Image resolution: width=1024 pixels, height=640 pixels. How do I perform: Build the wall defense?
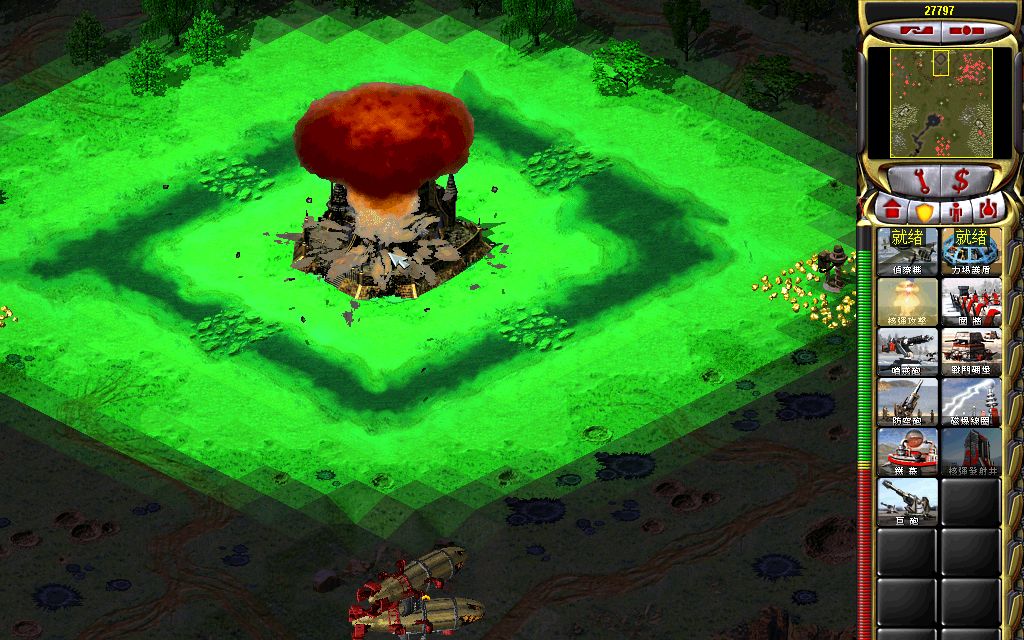coord(971,302)
